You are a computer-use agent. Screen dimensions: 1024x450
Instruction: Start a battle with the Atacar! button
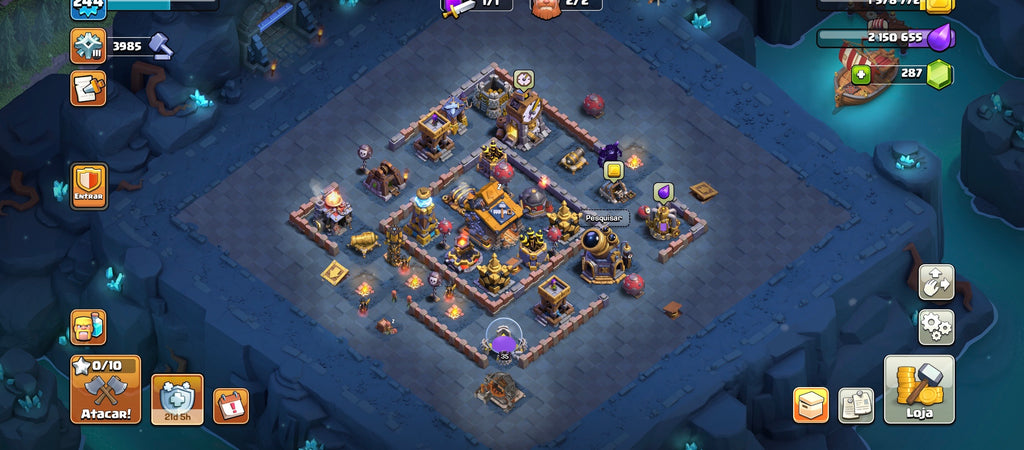tap(105, 389)
